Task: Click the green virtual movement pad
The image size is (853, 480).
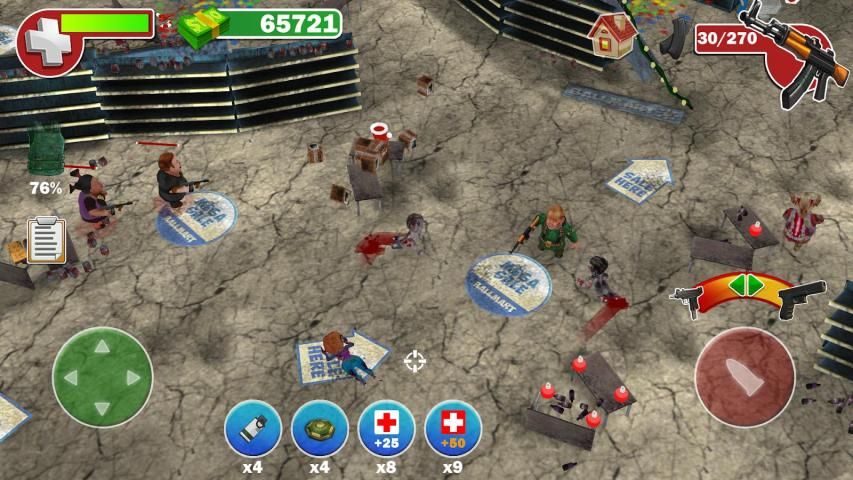Action: click(x=102, y=377)
